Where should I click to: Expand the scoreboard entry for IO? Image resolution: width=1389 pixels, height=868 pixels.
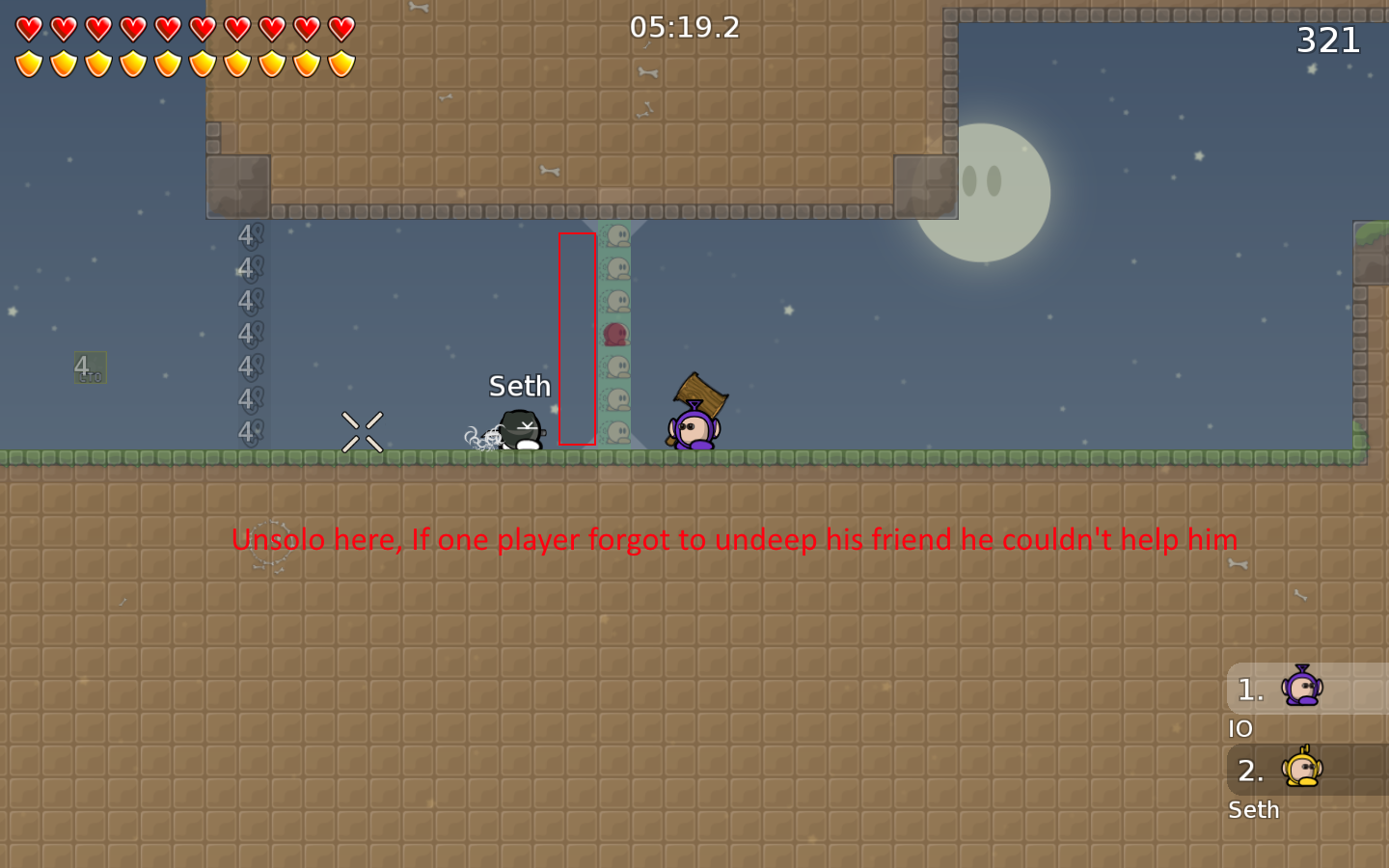click(x=1241, y=729)
